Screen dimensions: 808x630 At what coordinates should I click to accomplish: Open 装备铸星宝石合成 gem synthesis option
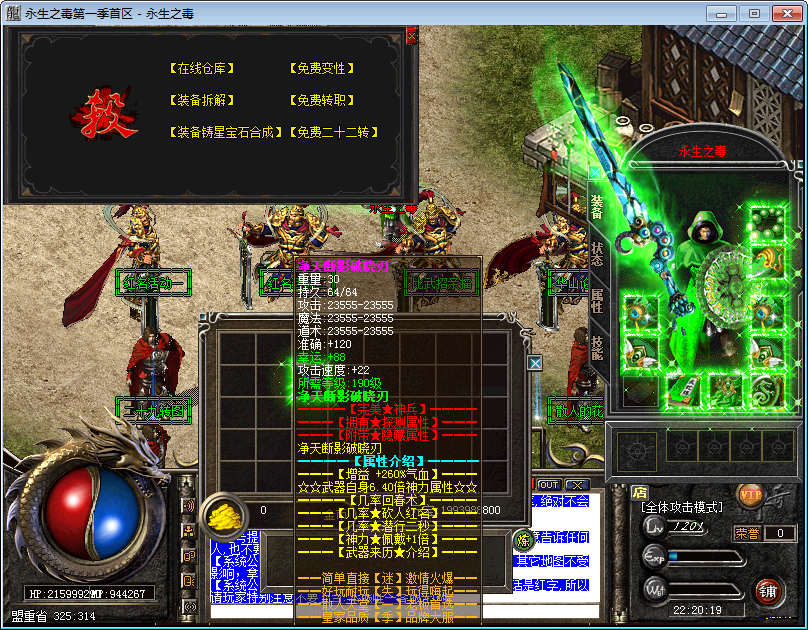[227, 132]
